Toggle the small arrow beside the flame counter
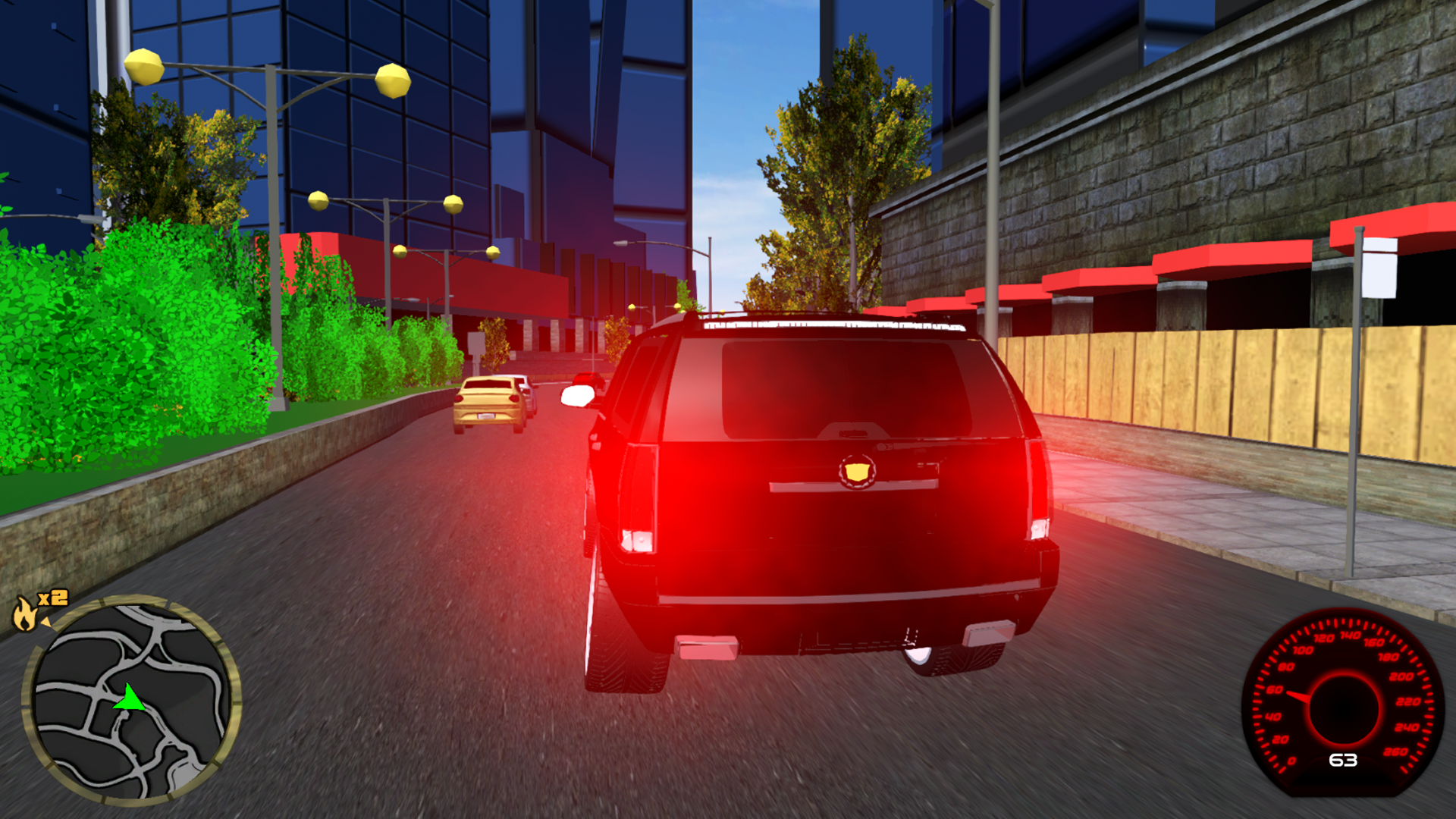The image size is (1456, 819). coord(46,622)
